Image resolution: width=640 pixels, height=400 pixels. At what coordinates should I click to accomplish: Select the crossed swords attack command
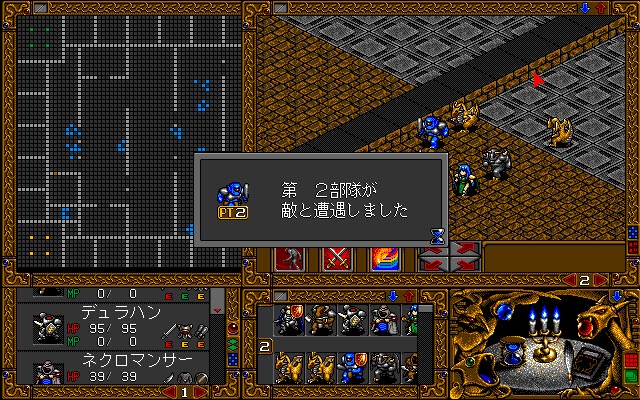tap(335, 257)
